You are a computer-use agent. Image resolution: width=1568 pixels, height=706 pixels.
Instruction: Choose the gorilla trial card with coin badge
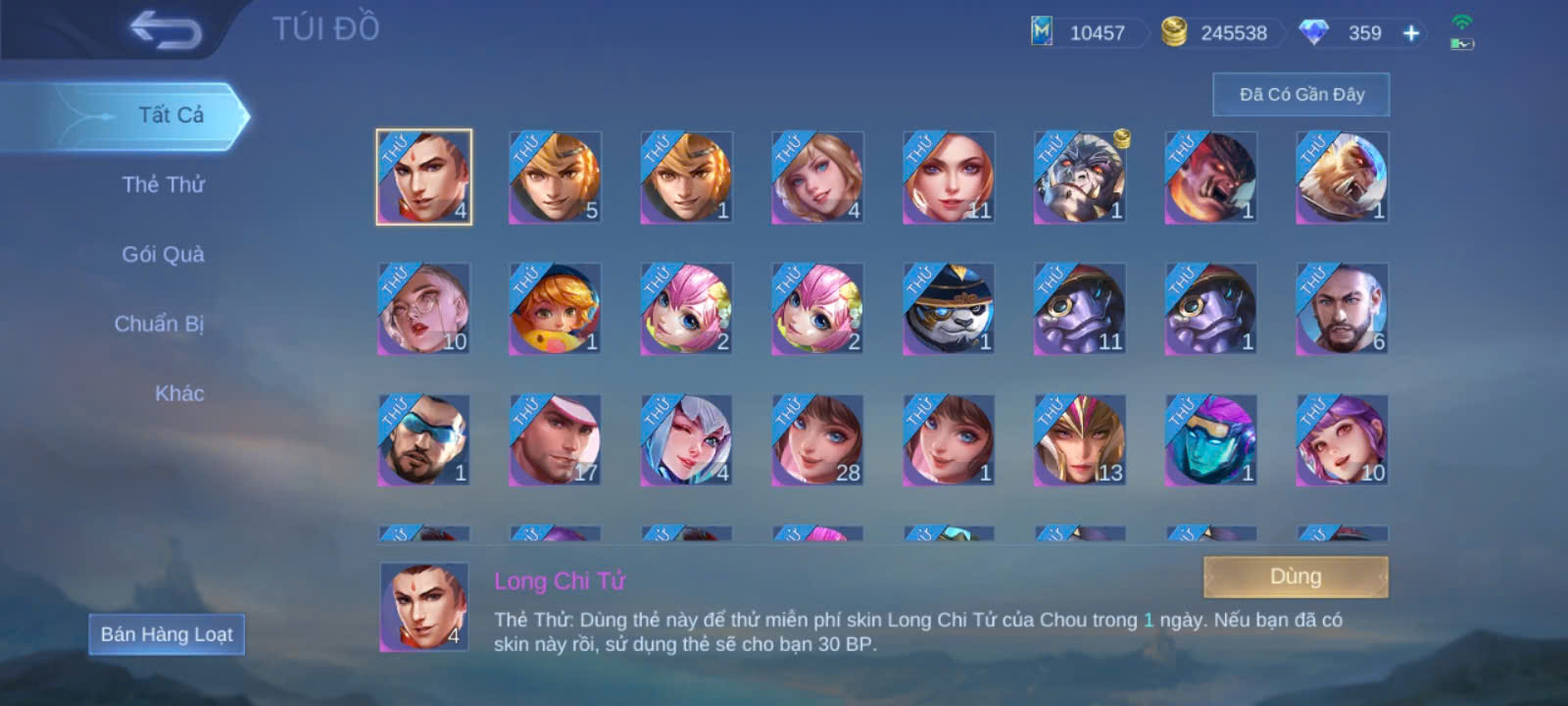(1079, 177)
